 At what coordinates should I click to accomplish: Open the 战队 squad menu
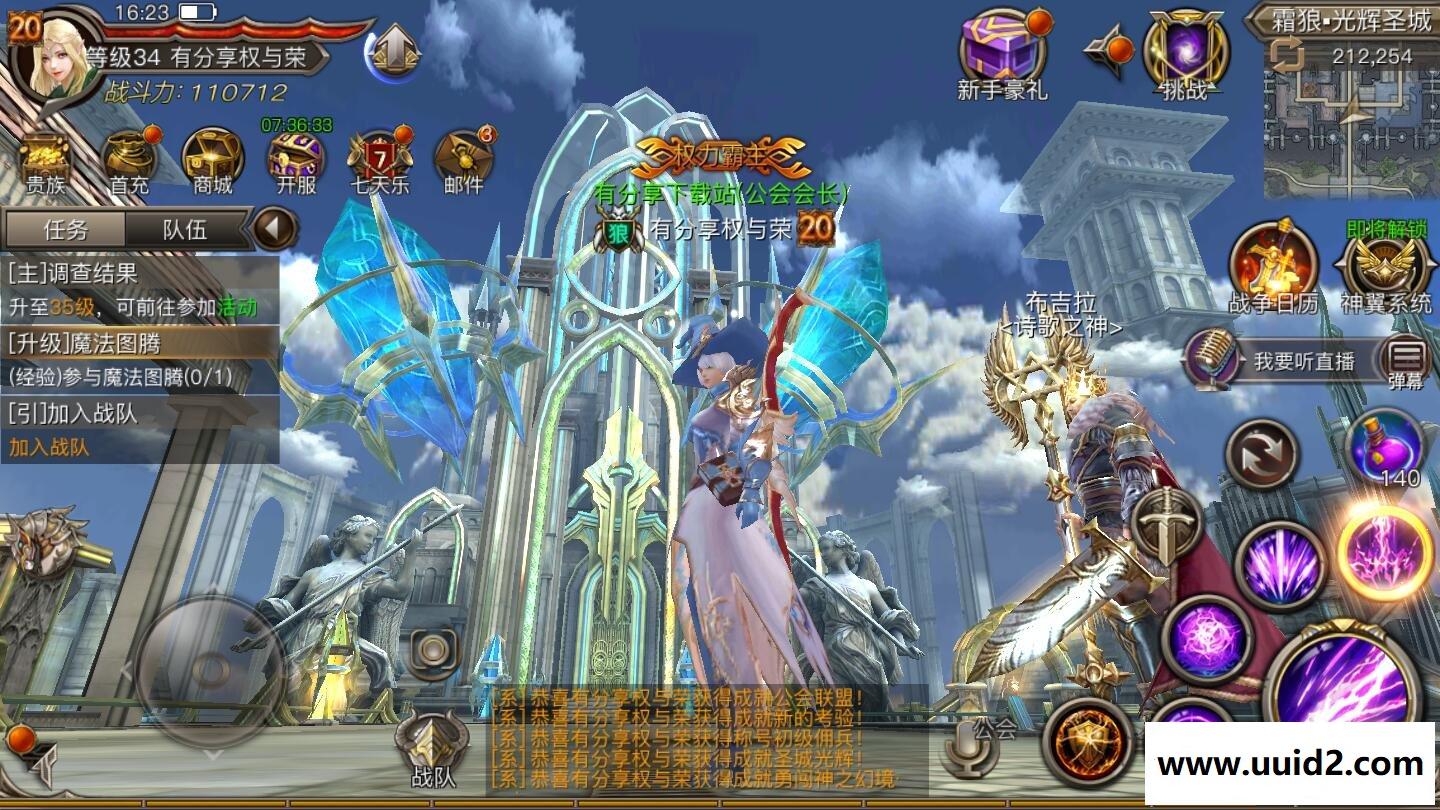pyautogui.click(x=432, y=750)
